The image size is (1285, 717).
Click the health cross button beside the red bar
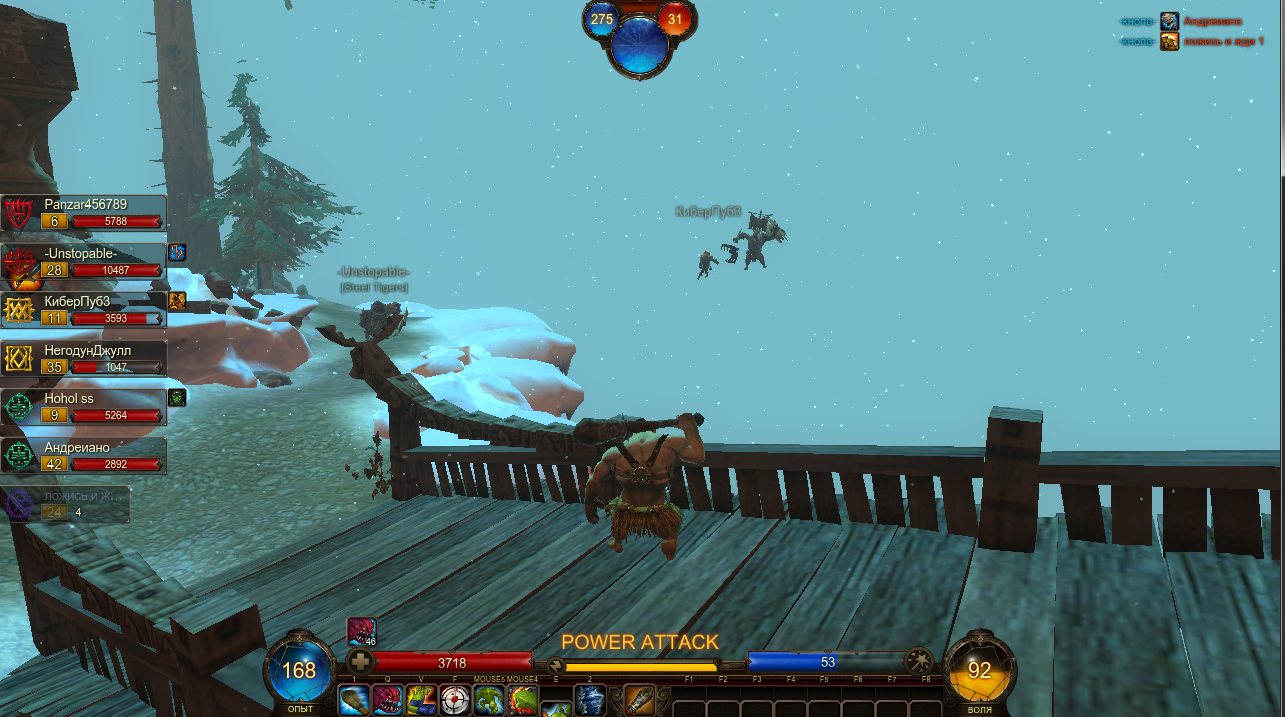pos(361,662)
